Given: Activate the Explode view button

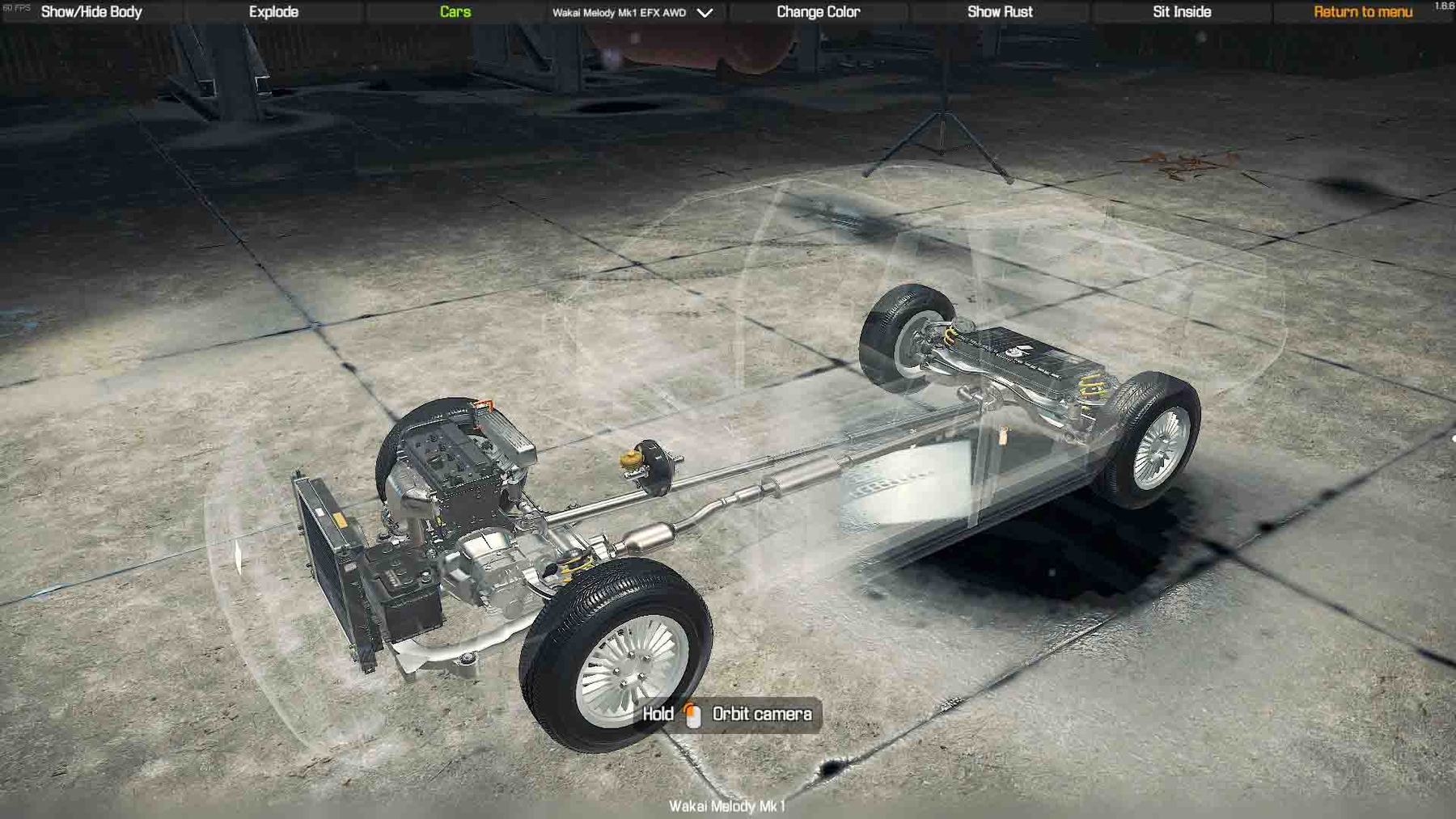Looking at the screenshot, I should [273, 12].
